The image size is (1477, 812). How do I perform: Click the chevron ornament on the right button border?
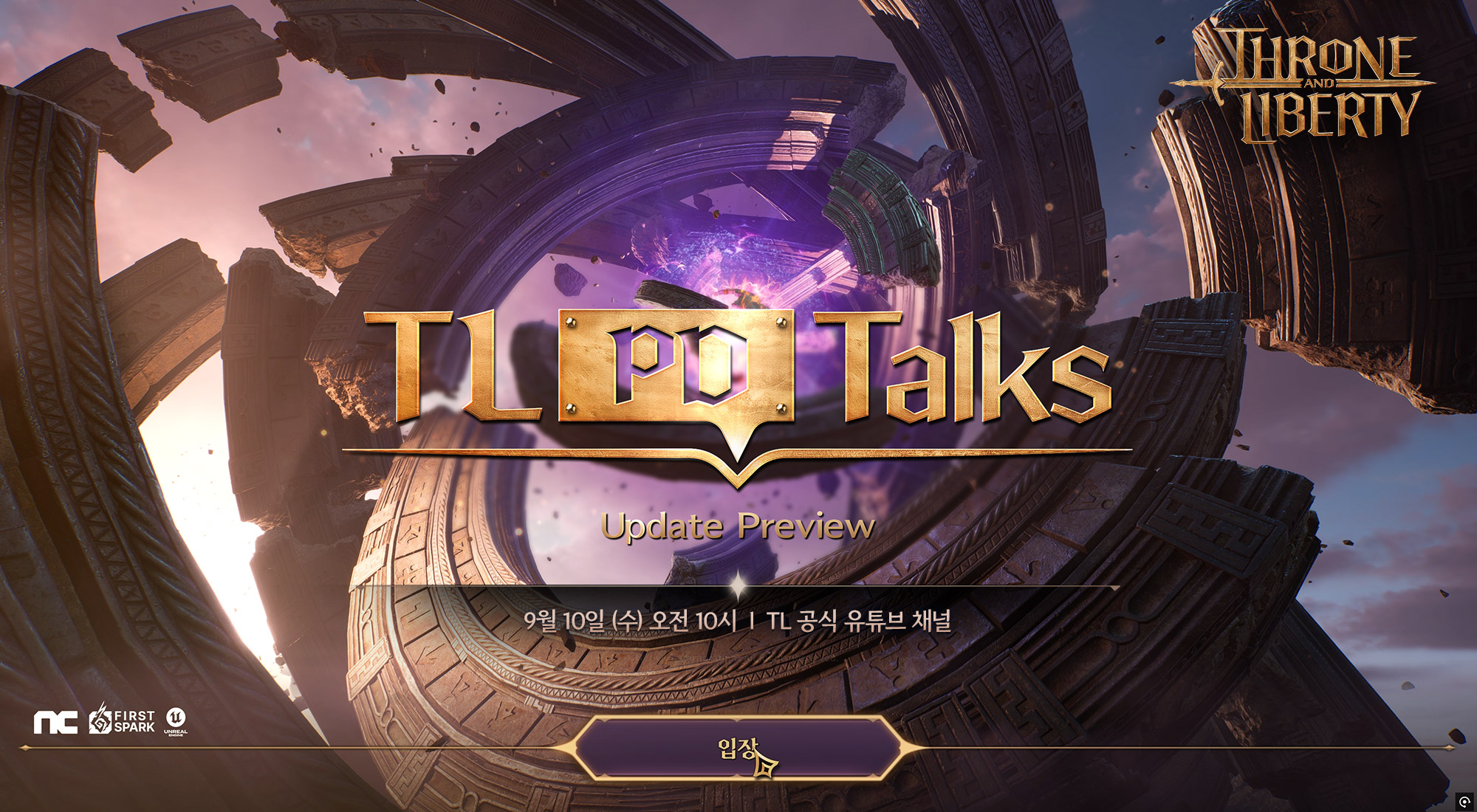(x=901, y=746)
